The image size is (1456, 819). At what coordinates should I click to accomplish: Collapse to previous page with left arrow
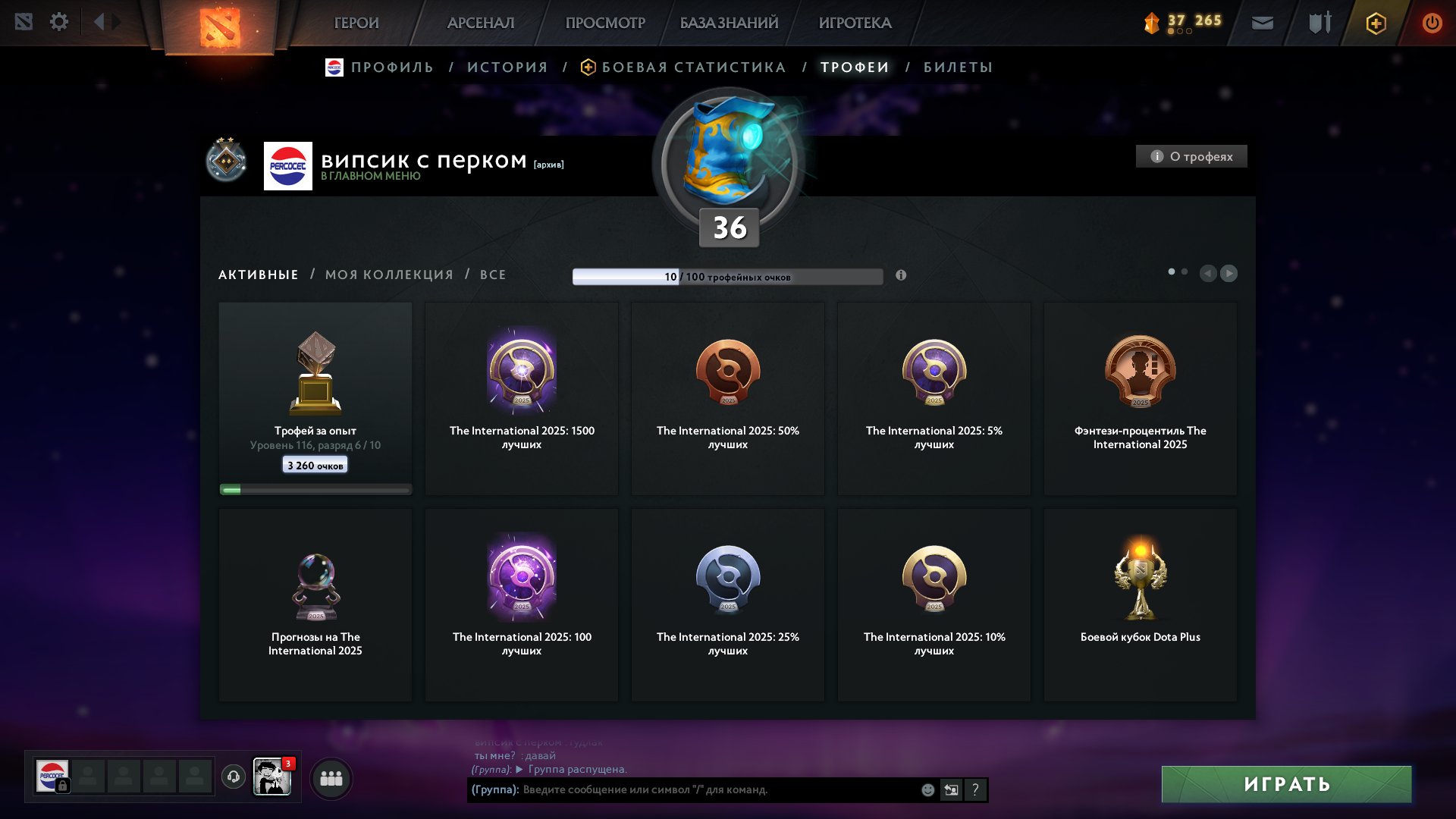pyautogui.click(x=1210, y=272)
